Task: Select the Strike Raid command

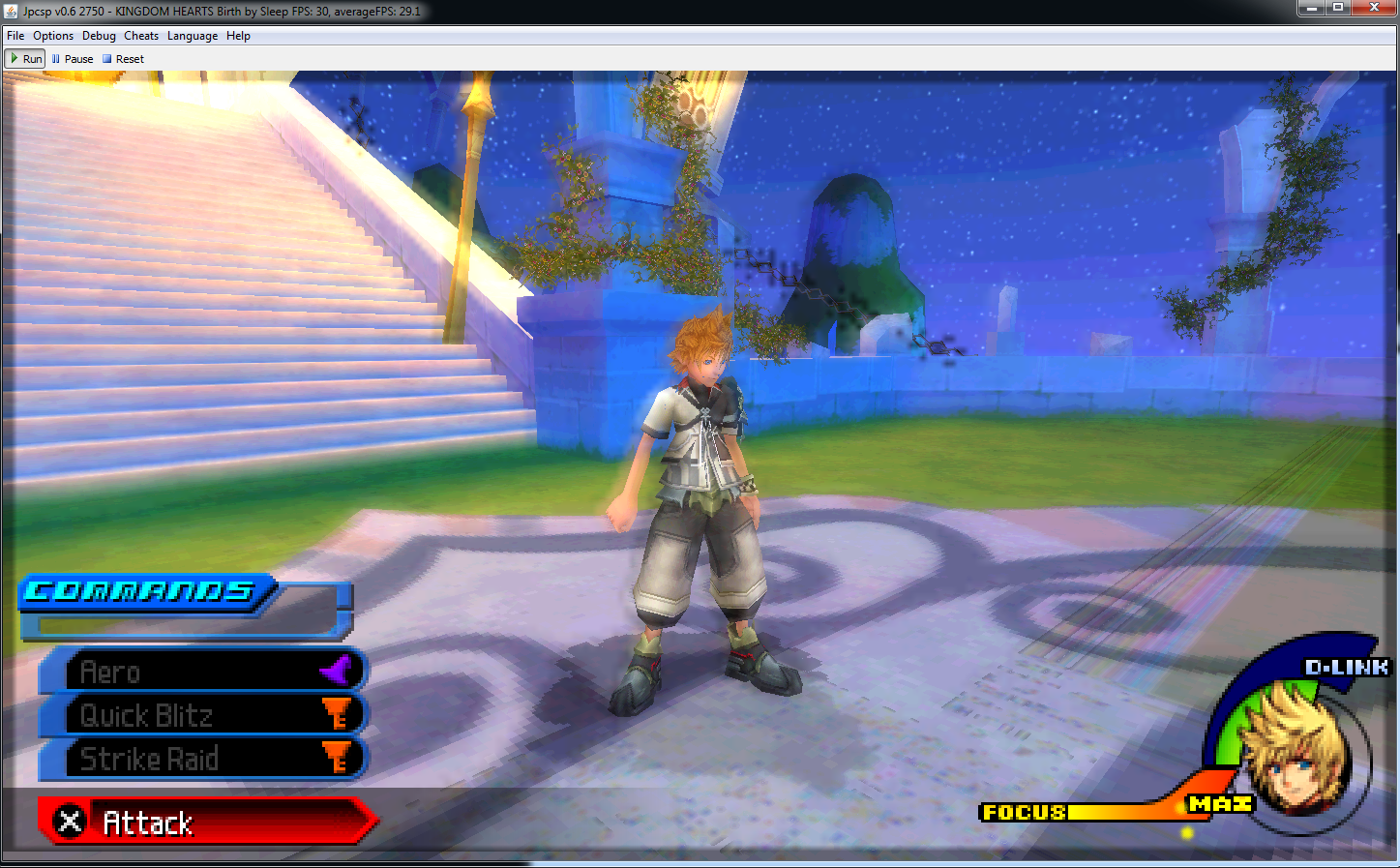Action: (203, 759)
